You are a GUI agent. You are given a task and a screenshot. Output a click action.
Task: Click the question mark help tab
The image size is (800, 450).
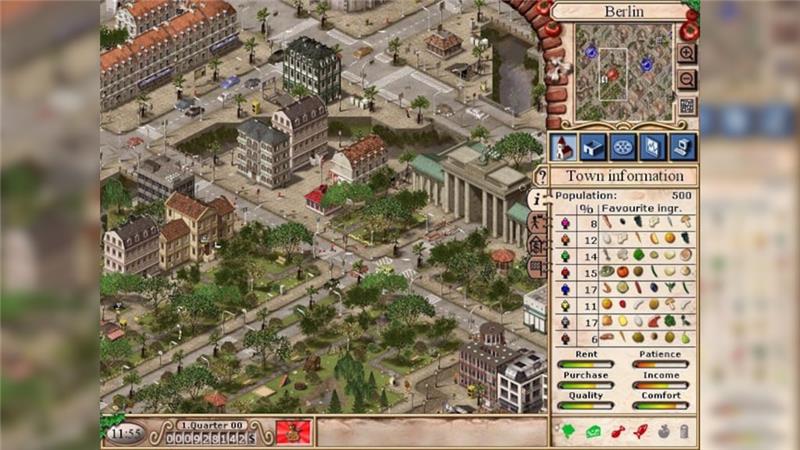541,177
